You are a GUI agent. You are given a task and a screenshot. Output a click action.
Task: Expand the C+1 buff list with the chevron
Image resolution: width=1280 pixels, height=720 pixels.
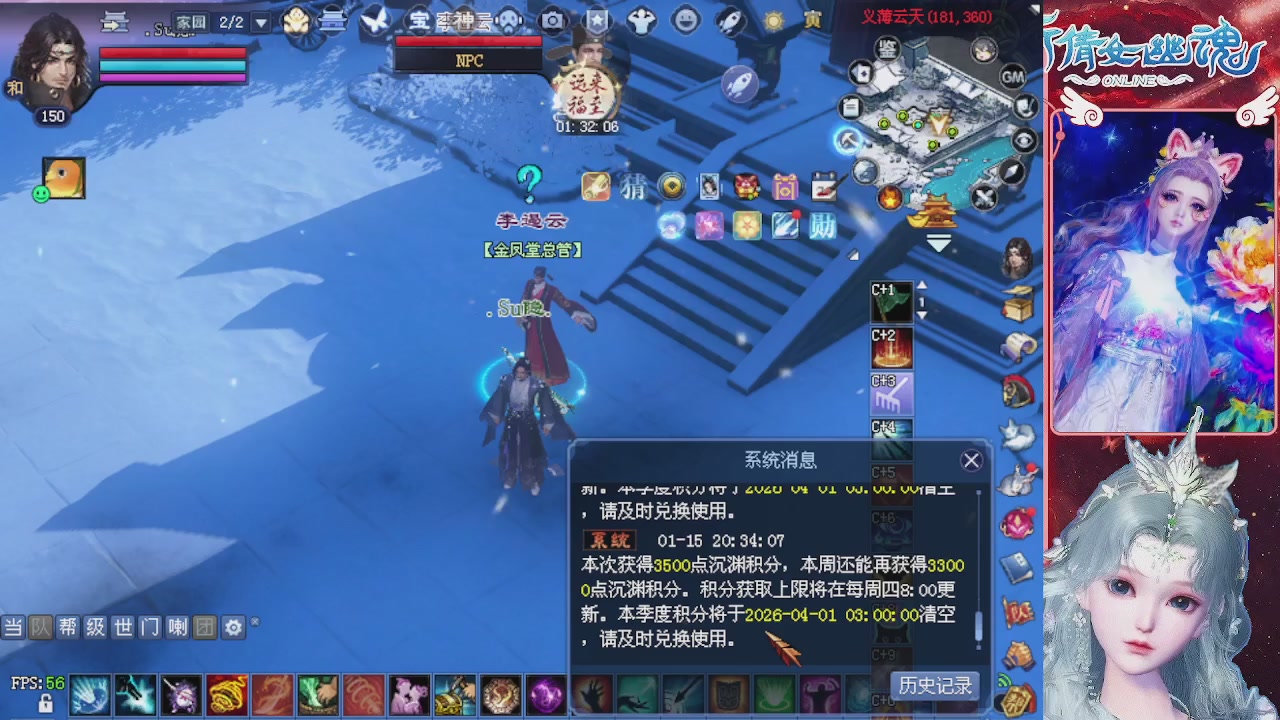coord(922,315)
